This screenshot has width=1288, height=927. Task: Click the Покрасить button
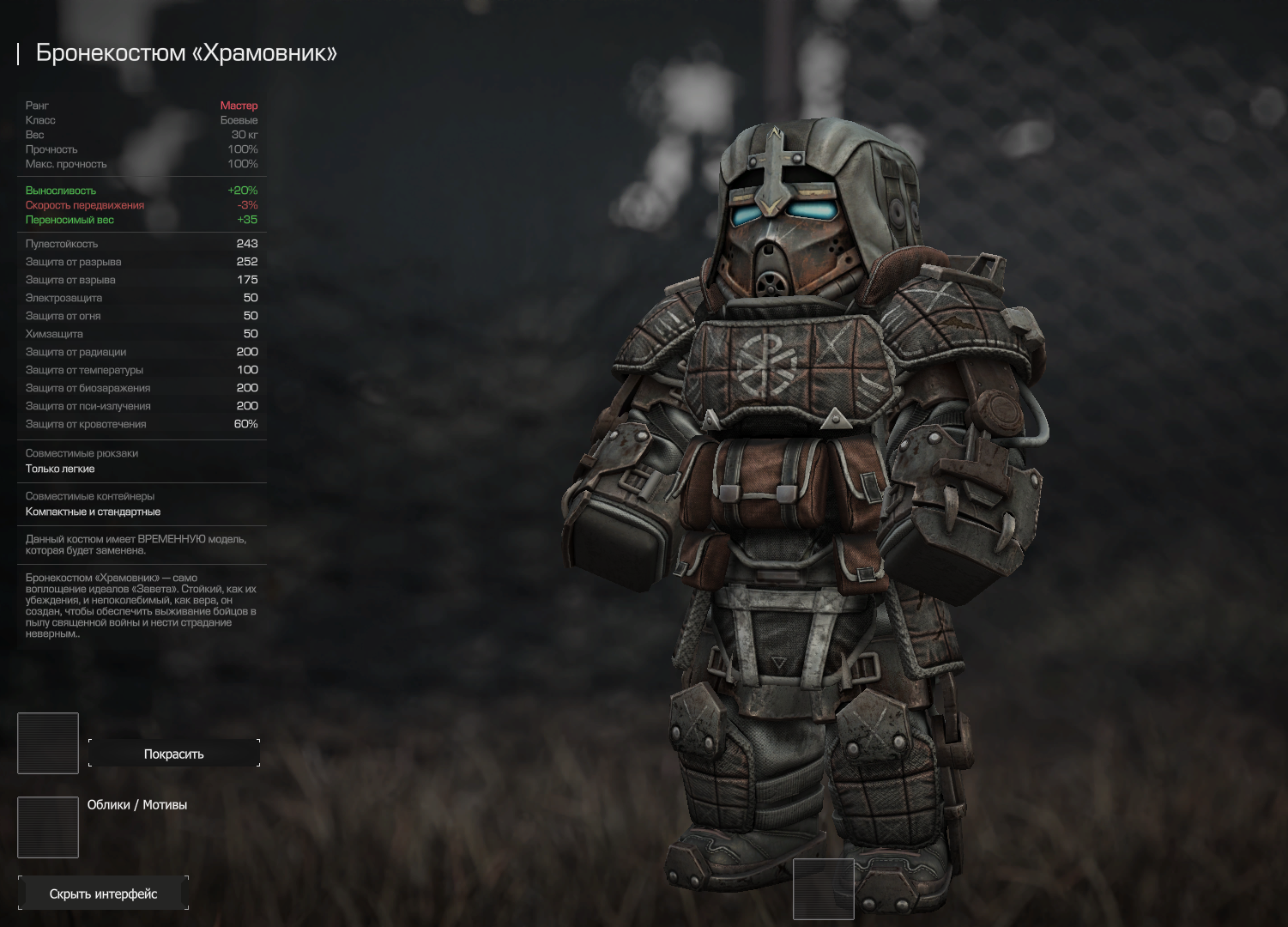173,754
